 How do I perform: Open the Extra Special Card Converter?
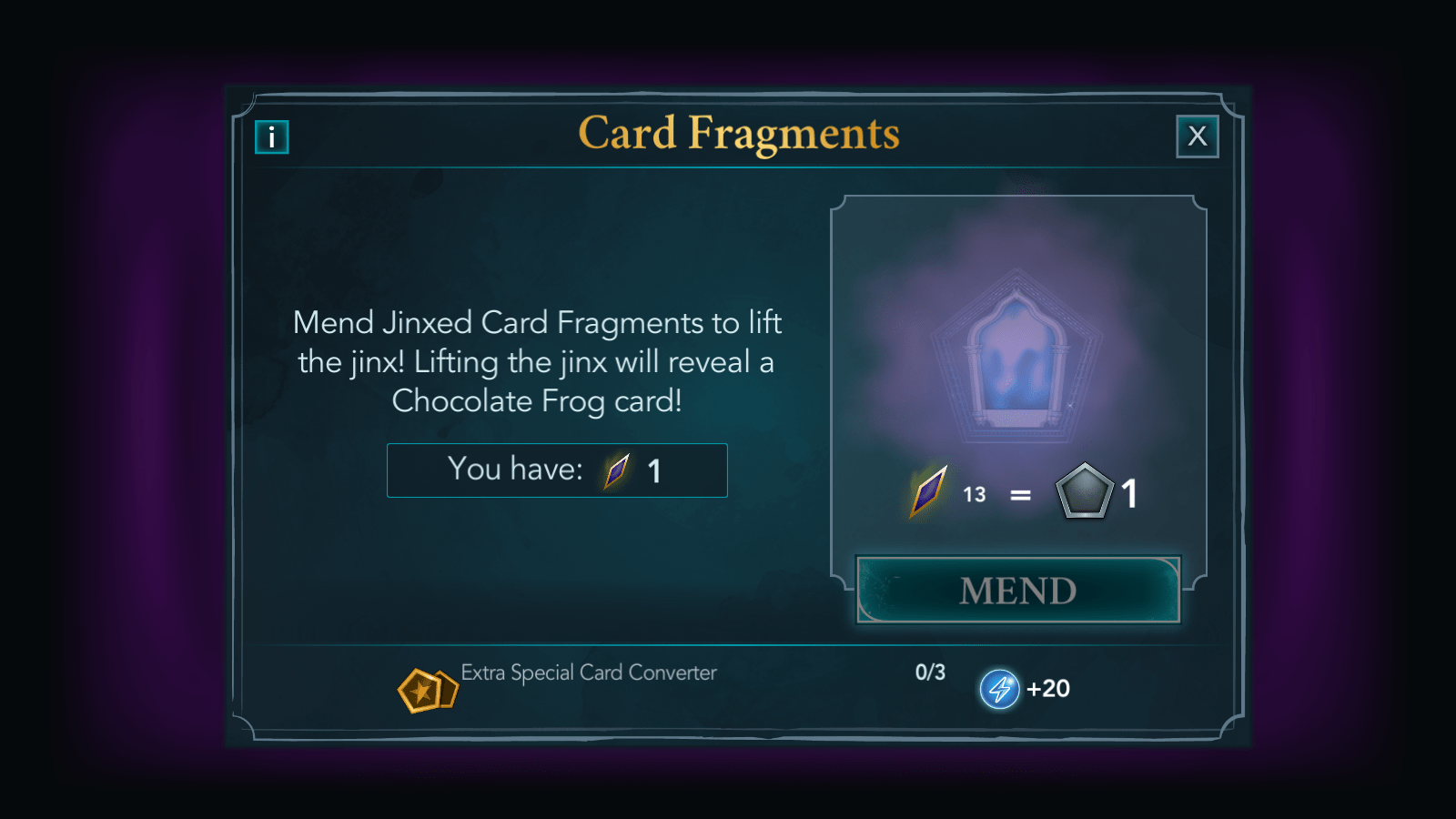(590, 673)
